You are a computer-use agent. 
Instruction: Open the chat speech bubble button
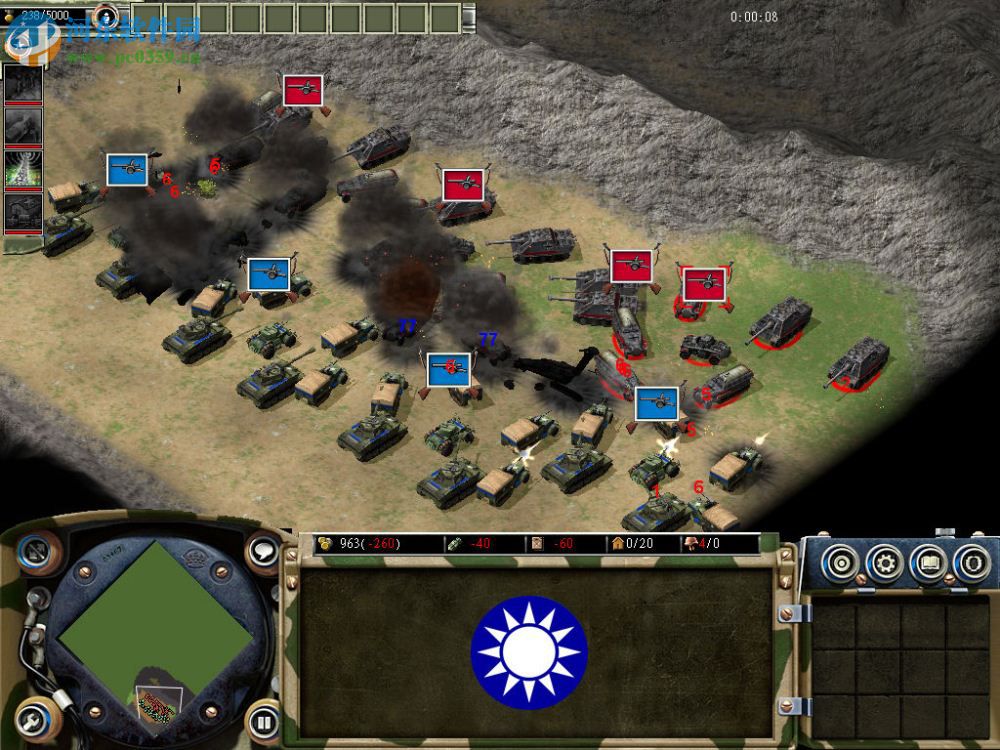263,550
